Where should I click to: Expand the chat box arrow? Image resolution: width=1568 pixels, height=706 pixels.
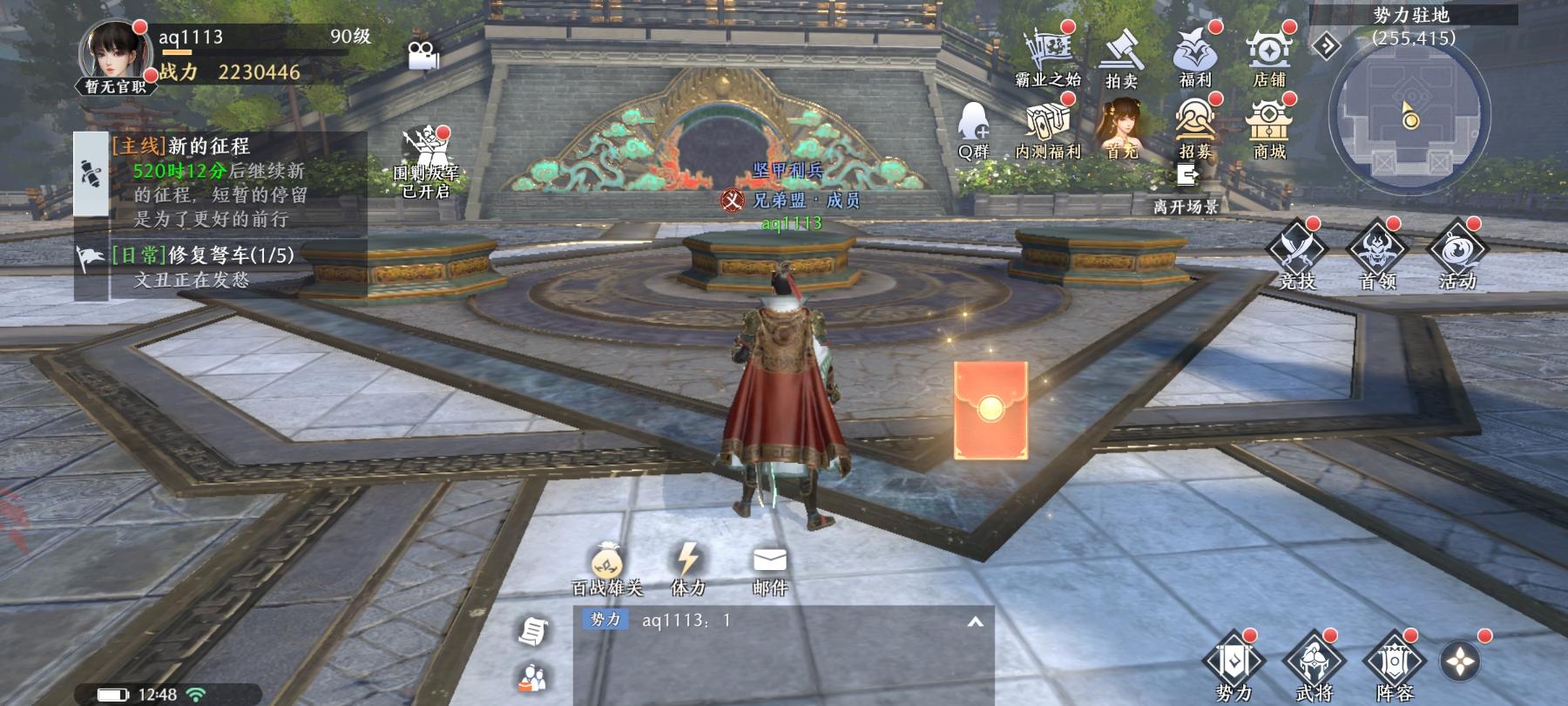point(975,621)
